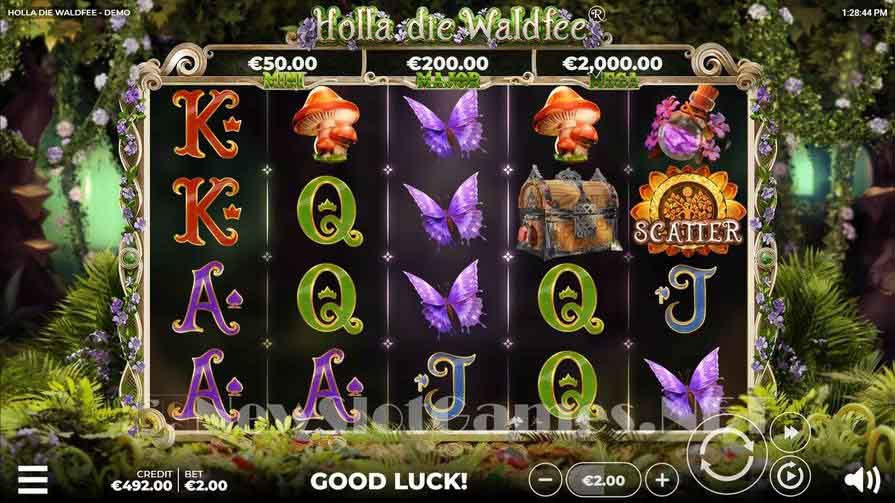
Task: Open the hamburger menu
Action: pyautogui.click(x=33, y=480)
